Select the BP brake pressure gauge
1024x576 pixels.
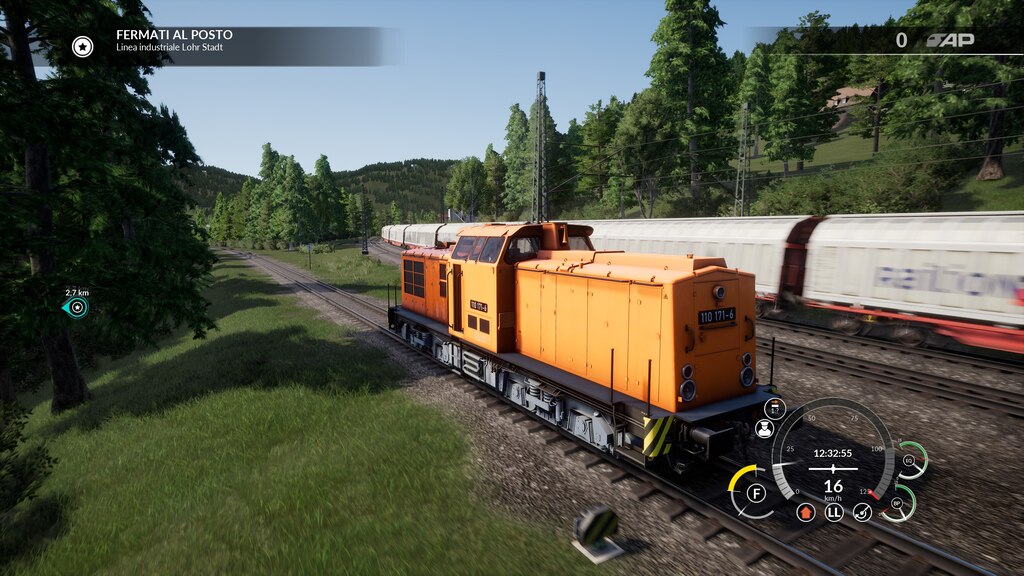pos(897,503)
